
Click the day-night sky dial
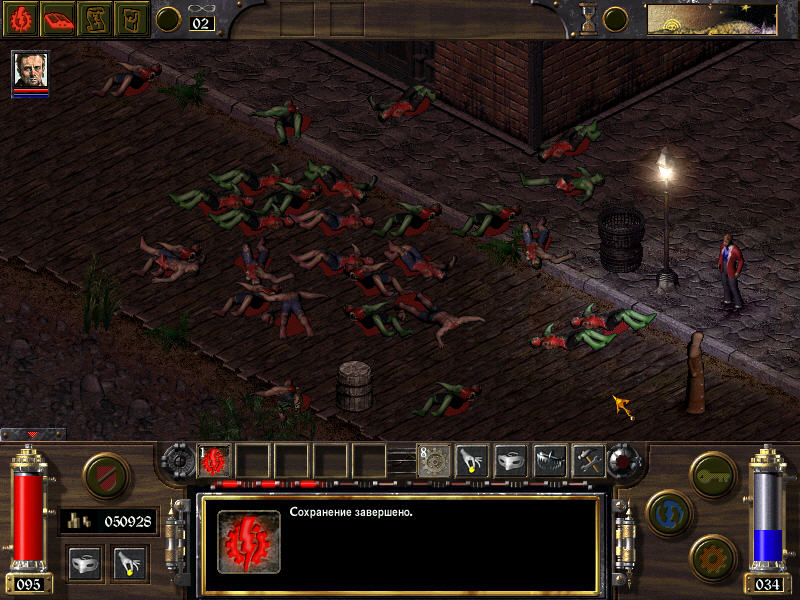coord(711,18)
